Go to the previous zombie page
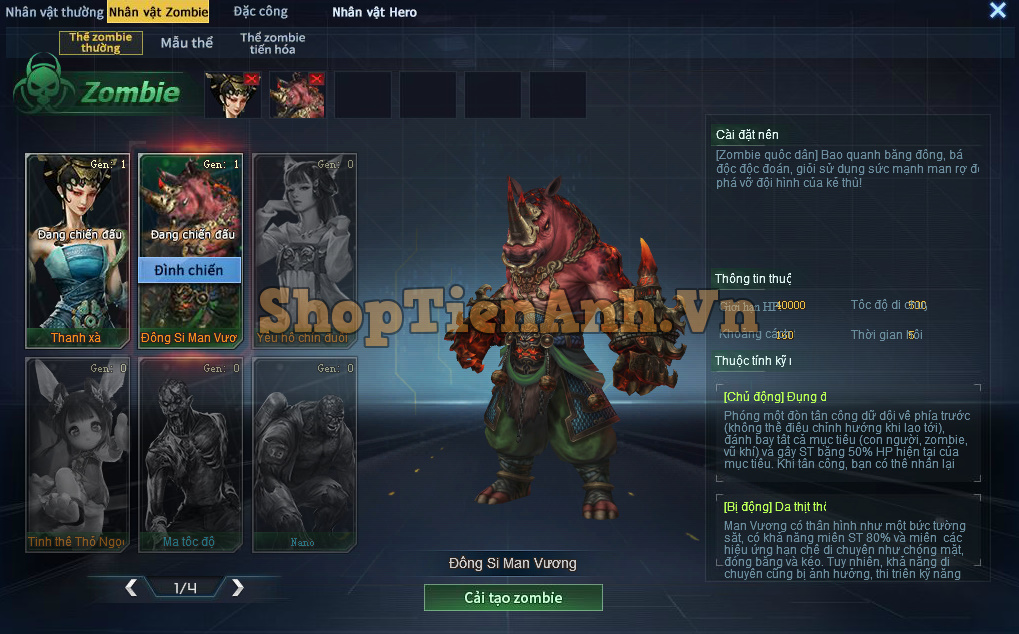Image resolution: width=1019 pixels, height=634 pixels. coord(131,588)
